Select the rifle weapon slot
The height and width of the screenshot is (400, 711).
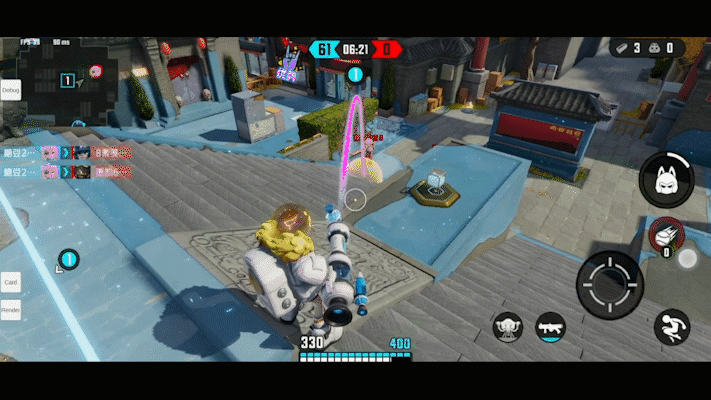click(x=550, y=326)
